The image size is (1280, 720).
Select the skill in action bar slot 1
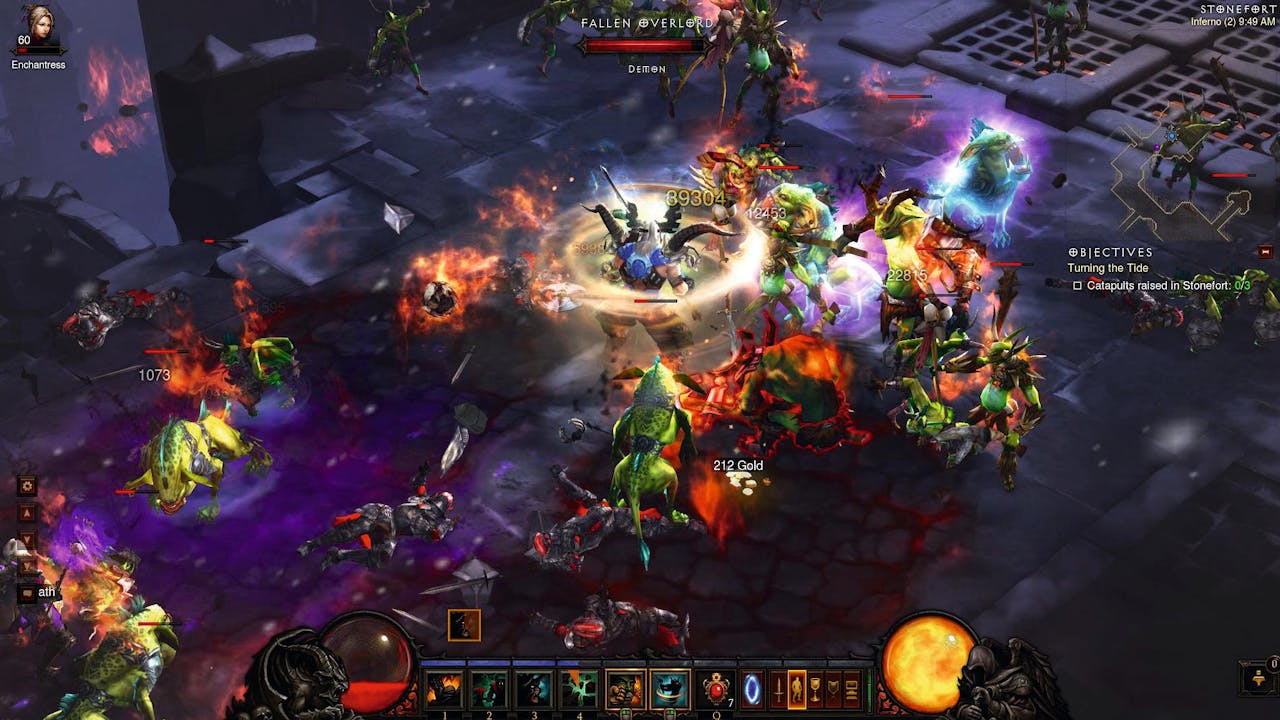(444, 687)
